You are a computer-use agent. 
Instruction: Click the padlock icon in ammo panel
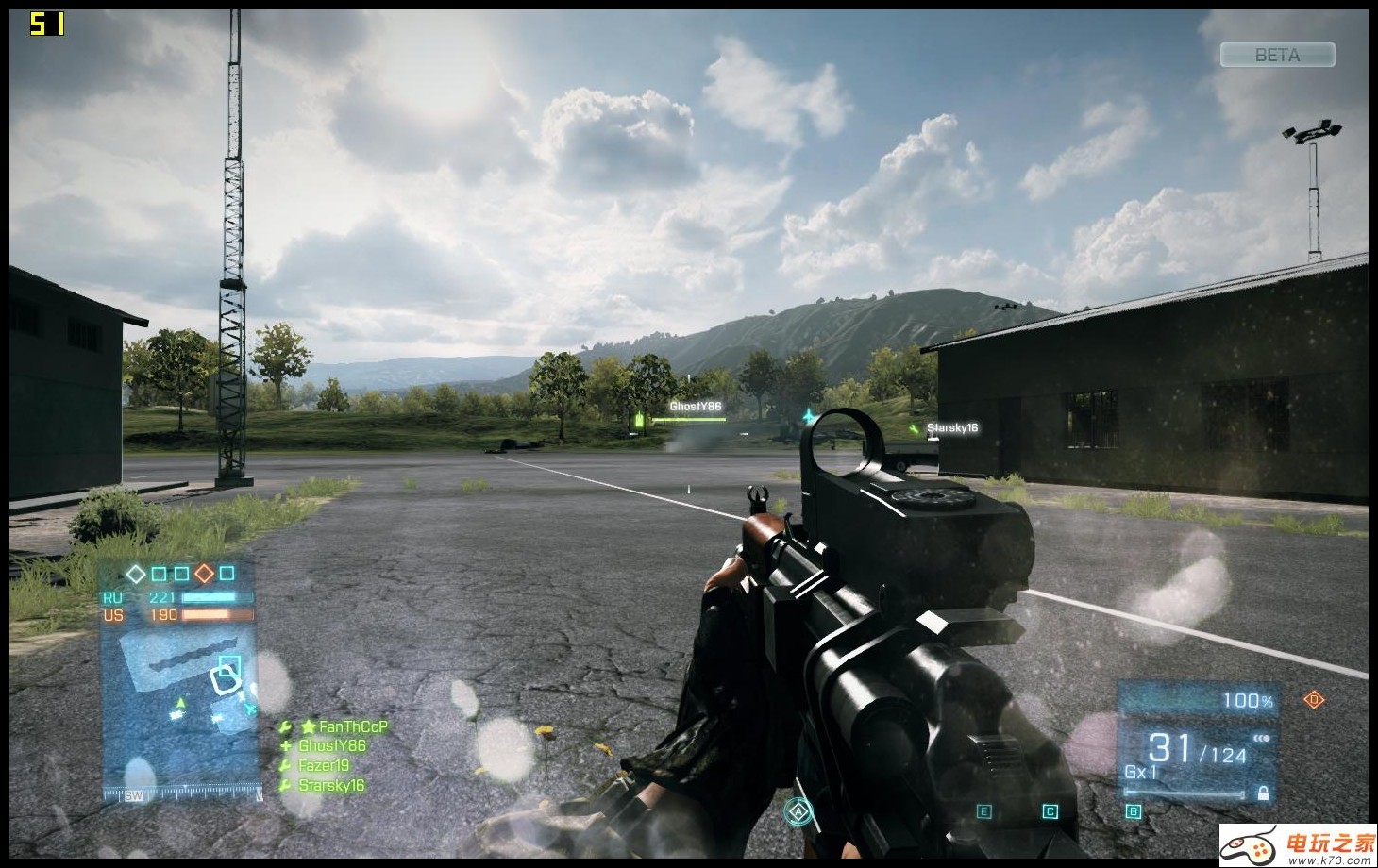pos(1263,793)
